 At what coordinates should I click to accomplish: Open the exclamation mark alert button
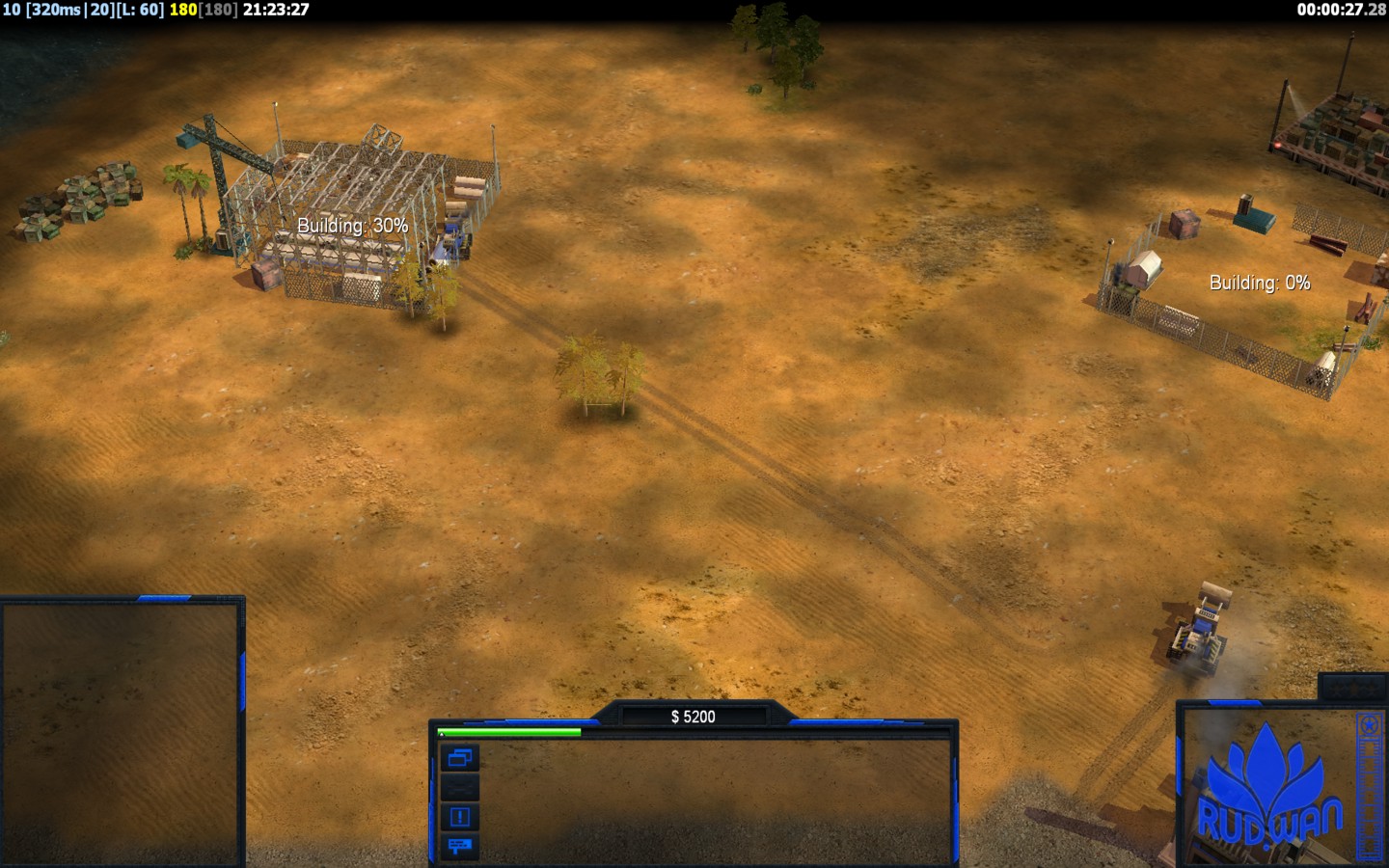459,817
